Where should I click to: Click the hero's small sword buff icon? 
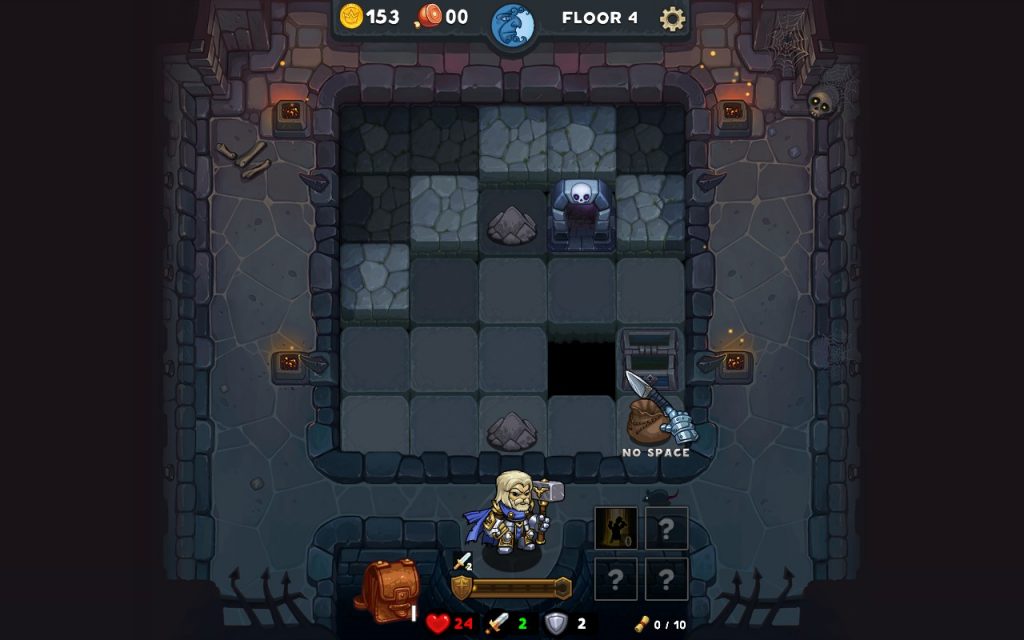click(462, 562)
